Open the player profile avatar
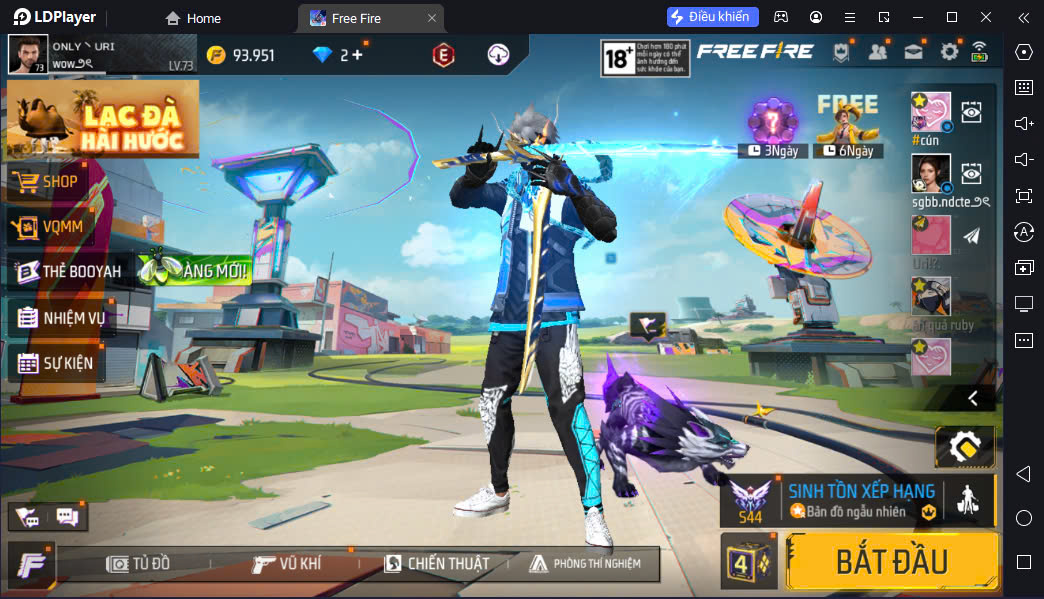This screenshot has height=599, width=1044. [28, 54]
